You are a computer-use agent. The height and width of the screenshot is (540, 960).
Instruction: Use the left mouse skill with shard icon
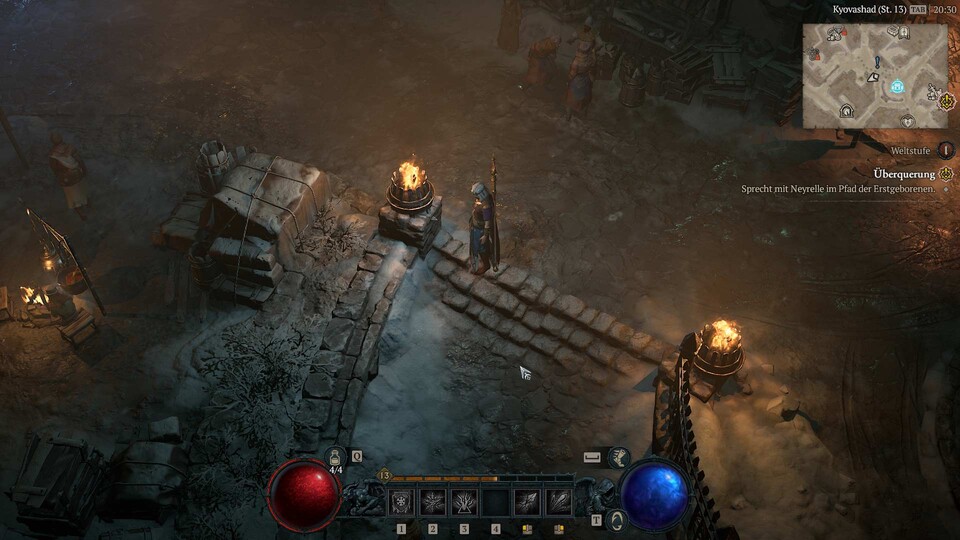[527, 502]
